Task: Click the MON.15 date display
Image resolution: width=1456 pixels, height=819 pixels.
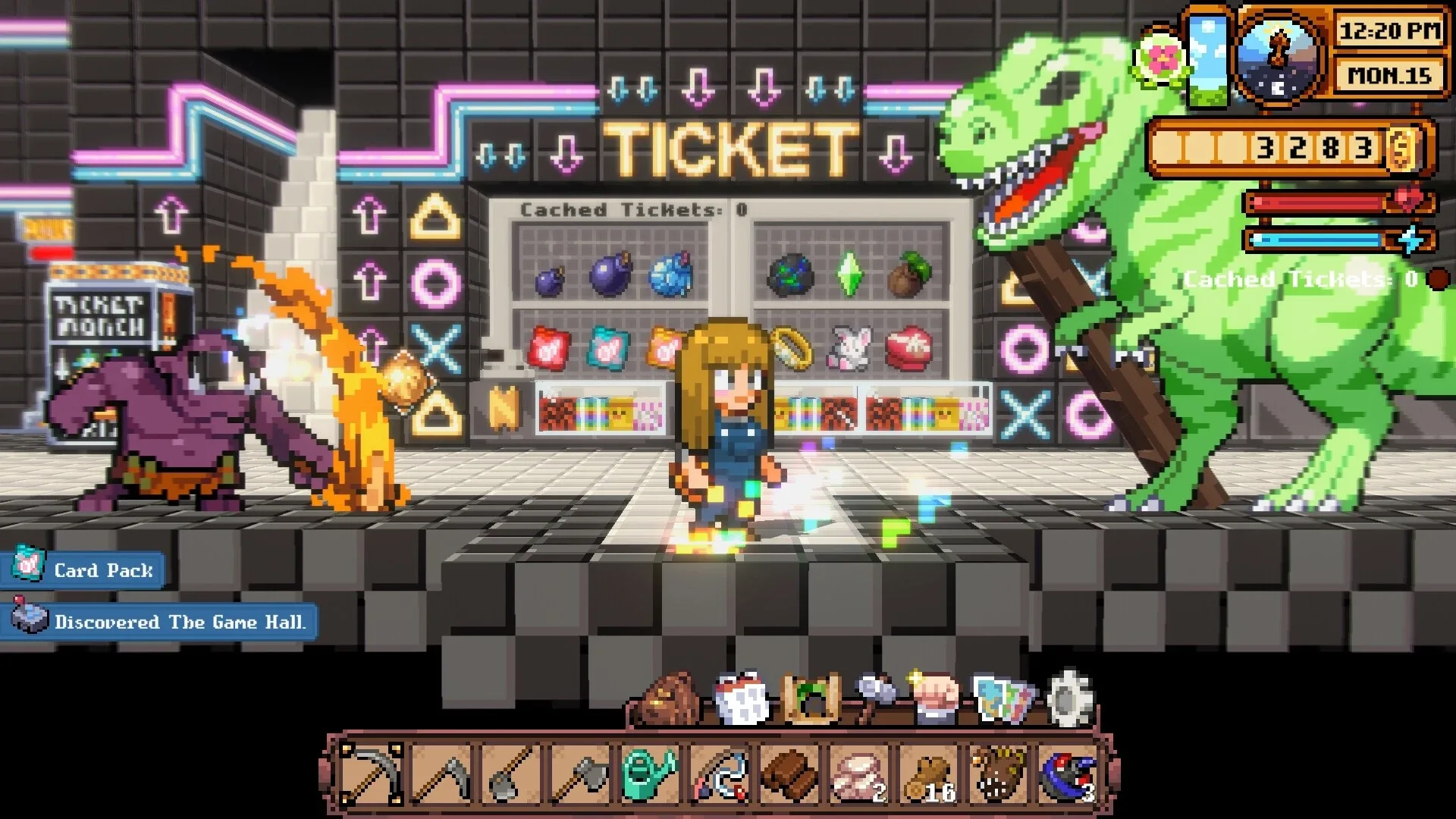Action: coord(1389,77)
